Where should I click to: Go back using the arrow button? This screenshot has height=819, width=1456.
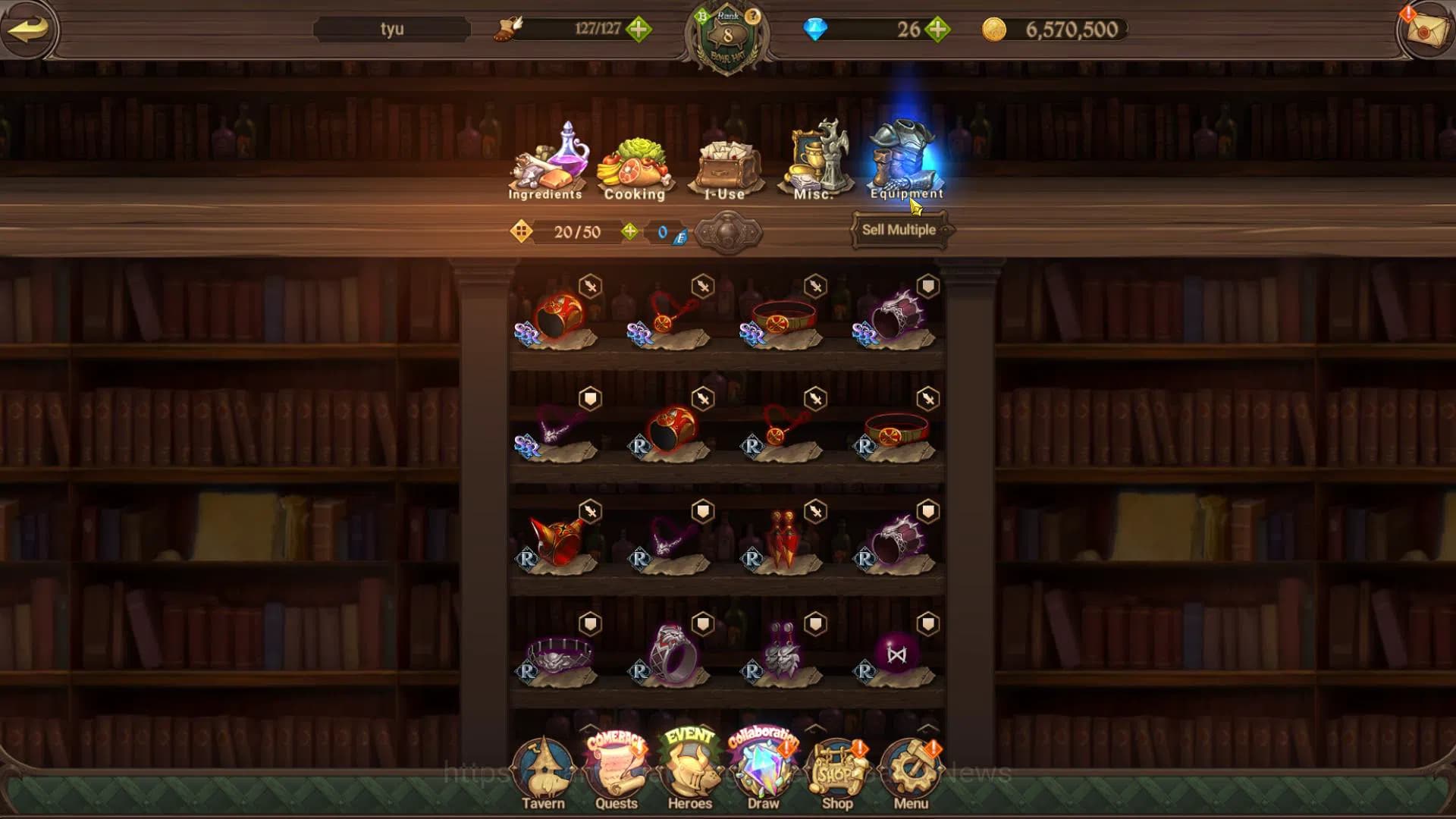pos(29,30)
